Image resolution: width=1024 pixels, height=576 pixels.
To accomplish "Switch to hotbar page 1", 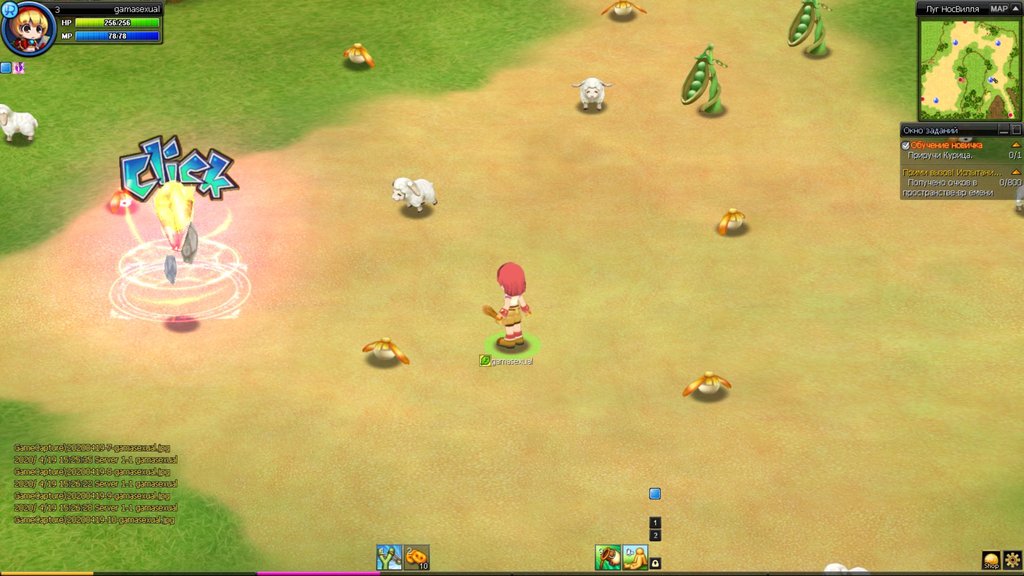I will point(655,523).
